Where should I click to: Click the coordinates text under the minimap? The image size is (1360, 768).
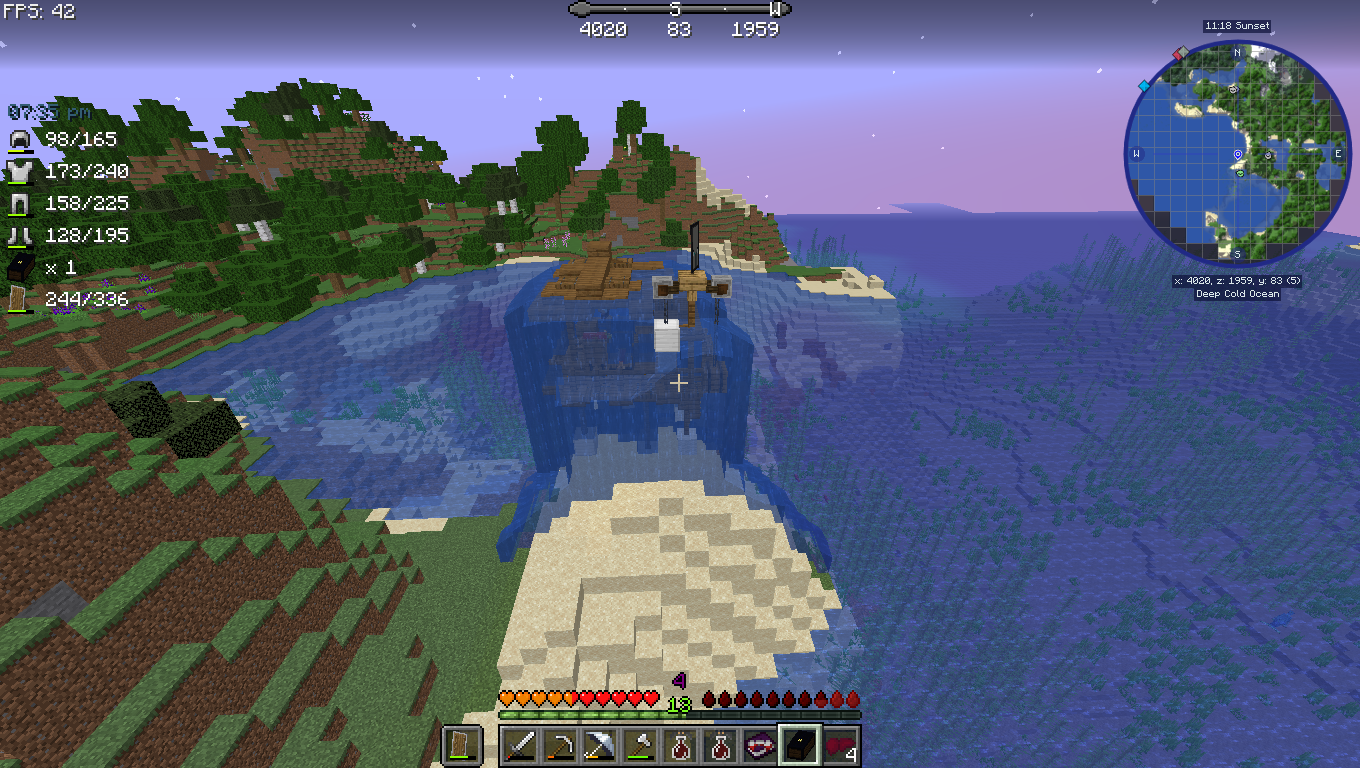tap(1237, 281)
